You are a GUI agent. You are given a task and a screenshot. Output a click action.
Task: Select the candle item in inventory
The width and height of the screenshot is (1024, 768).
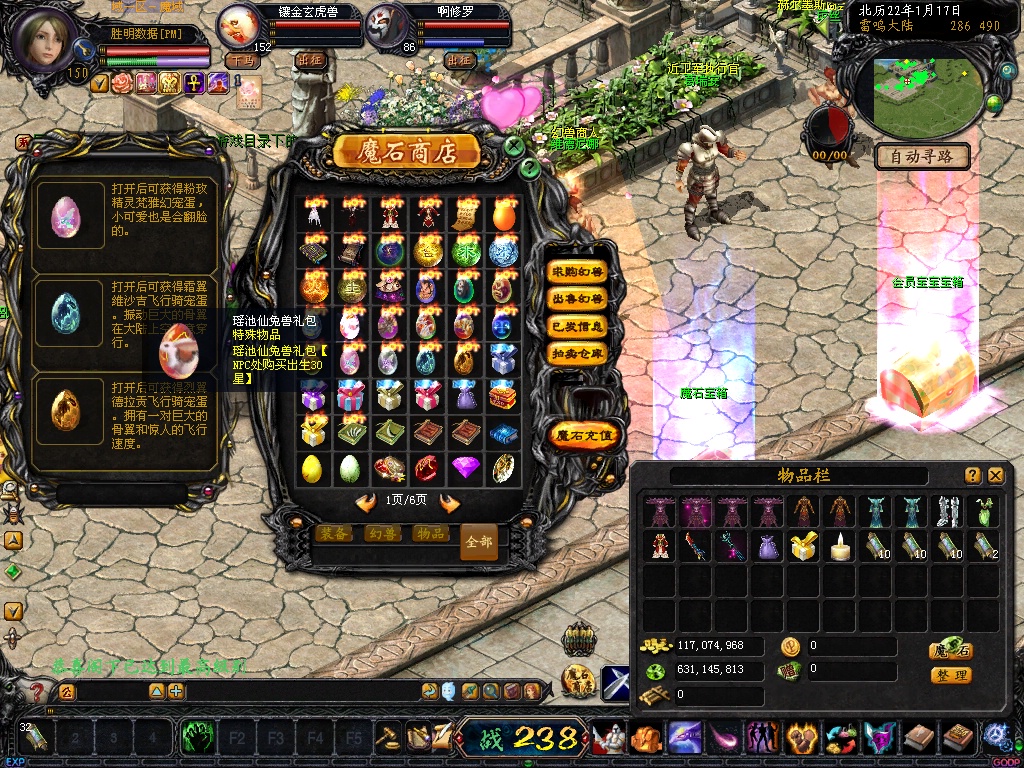coord(841,546)
